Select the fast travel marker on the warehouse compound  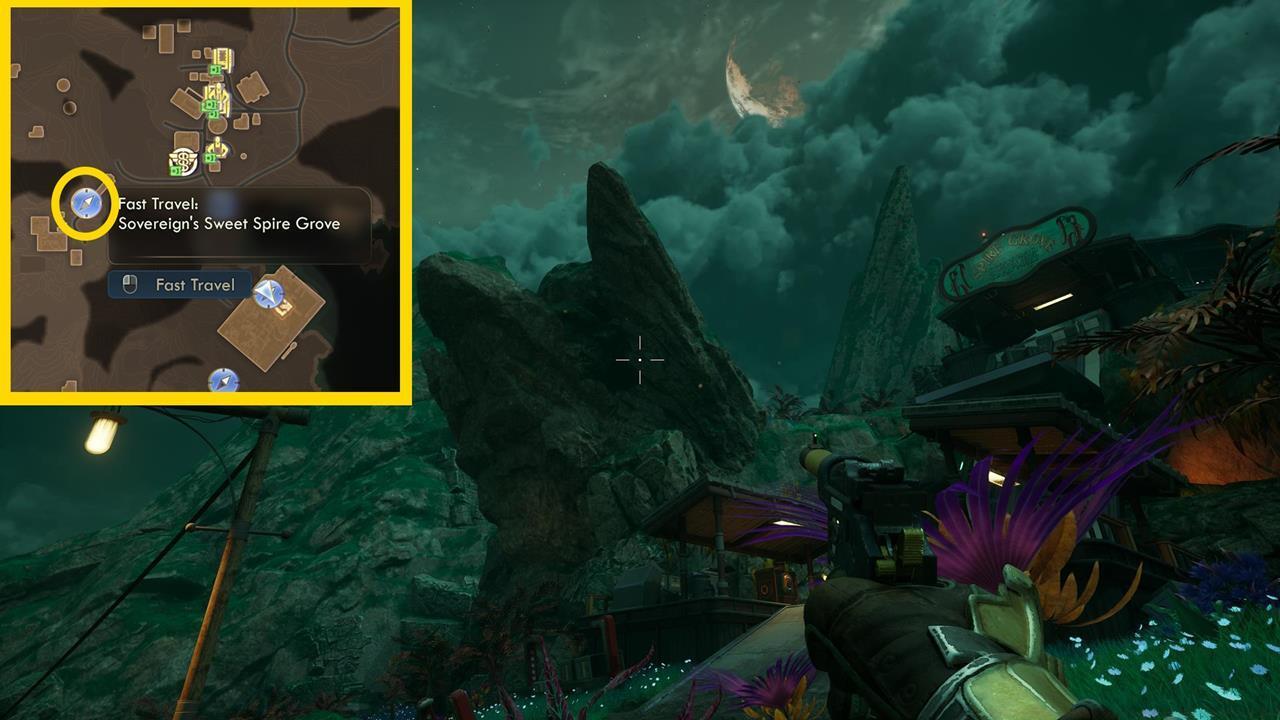click(269, 295)
